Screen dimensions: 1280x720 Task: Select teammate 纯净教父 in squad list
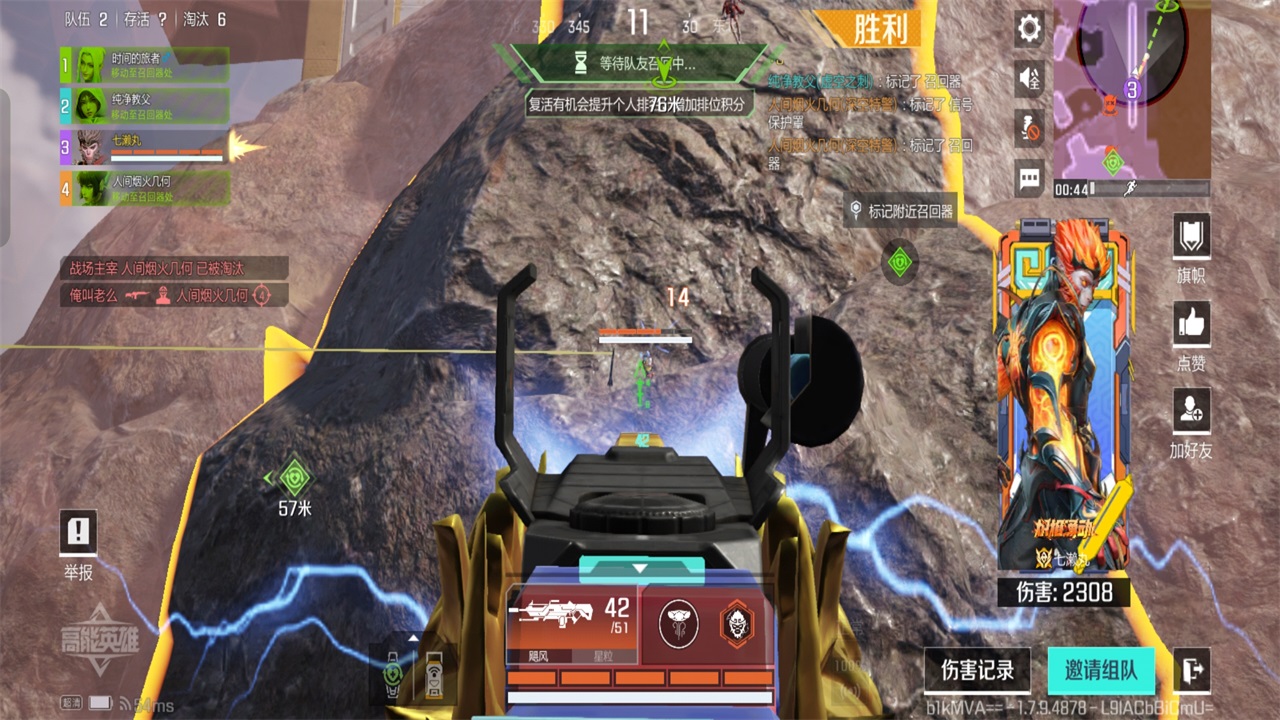pos(145,105)
